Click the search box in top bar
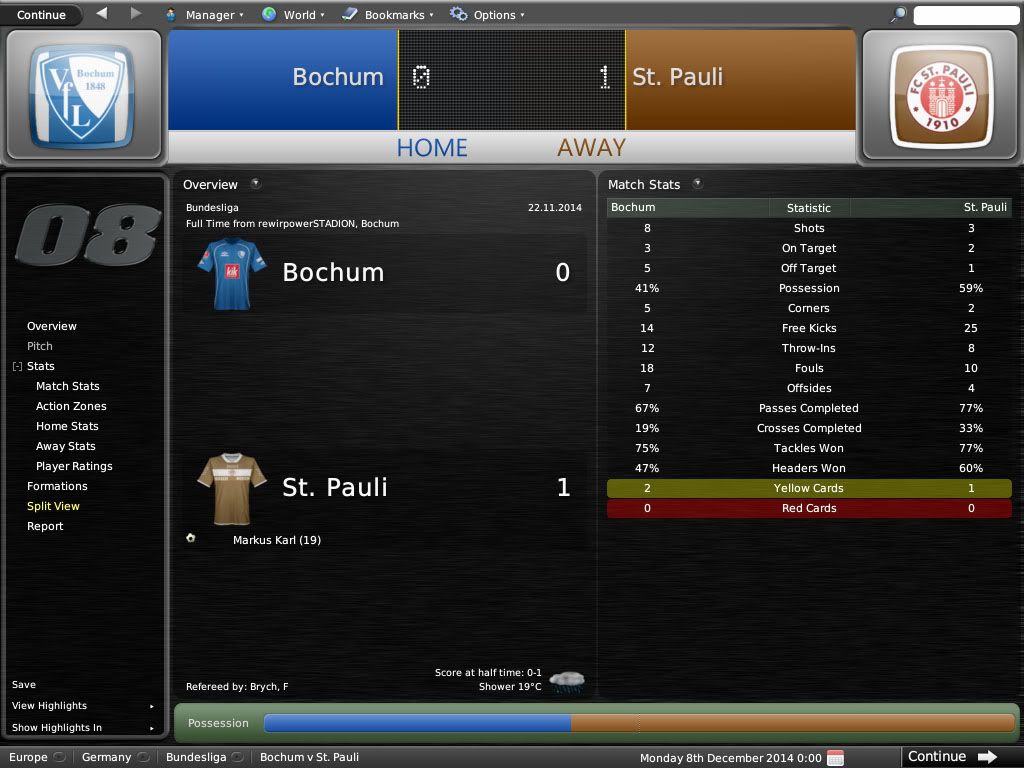 click(965, 15)
